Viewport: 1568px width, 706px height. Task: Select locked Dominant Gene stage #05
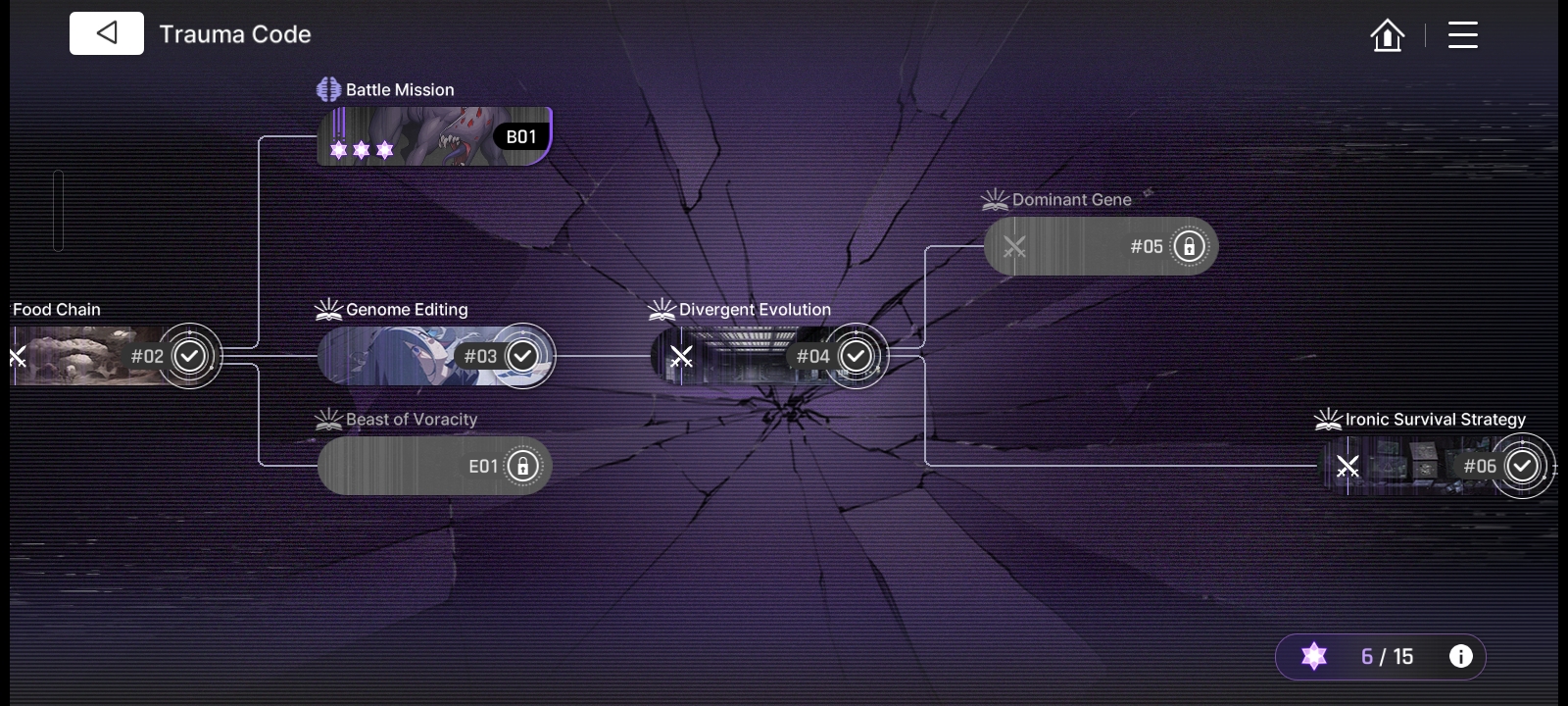(1100, 246)
